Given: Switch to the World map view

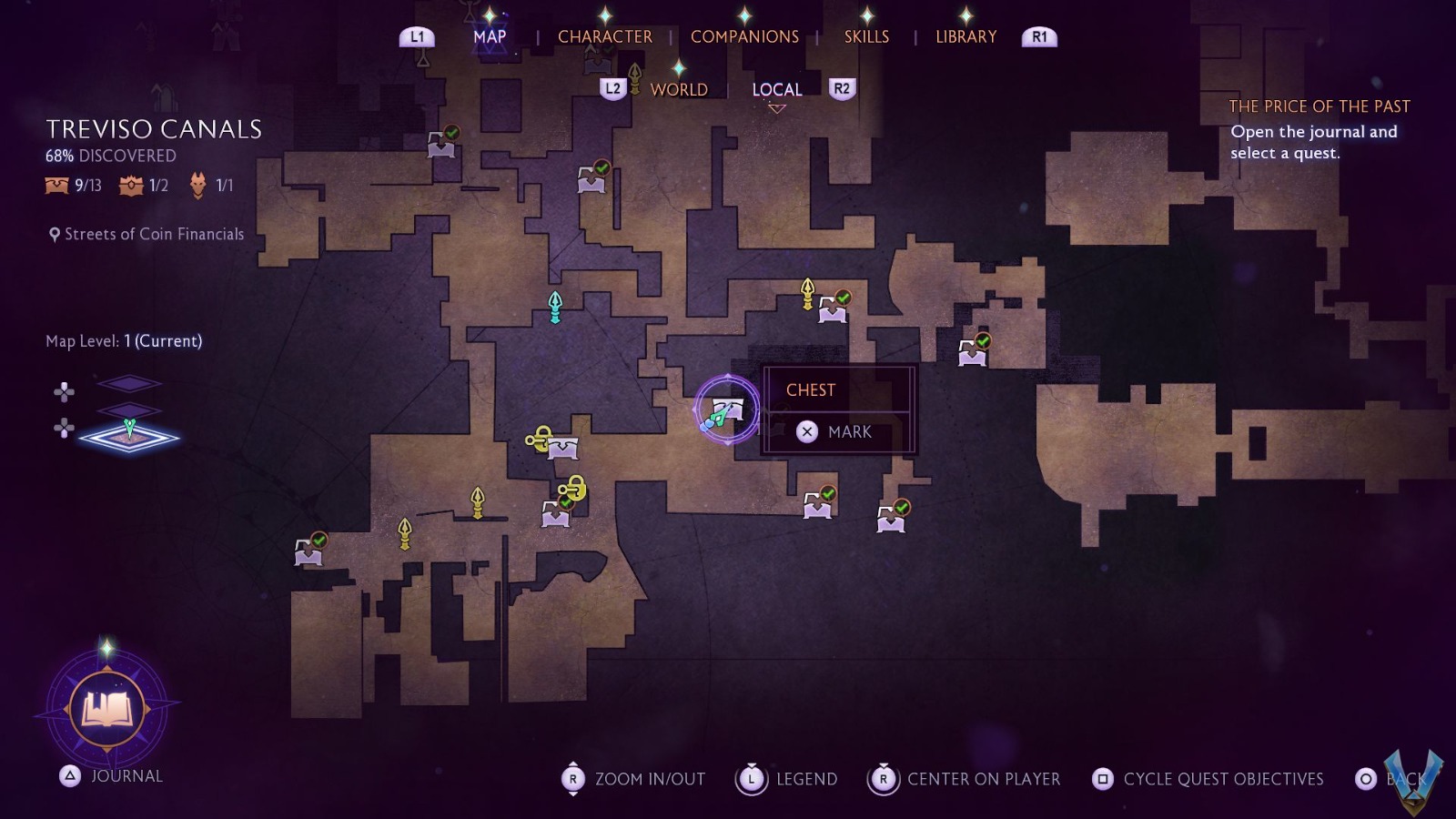Looking at the screenshot, I should (679, 89).
